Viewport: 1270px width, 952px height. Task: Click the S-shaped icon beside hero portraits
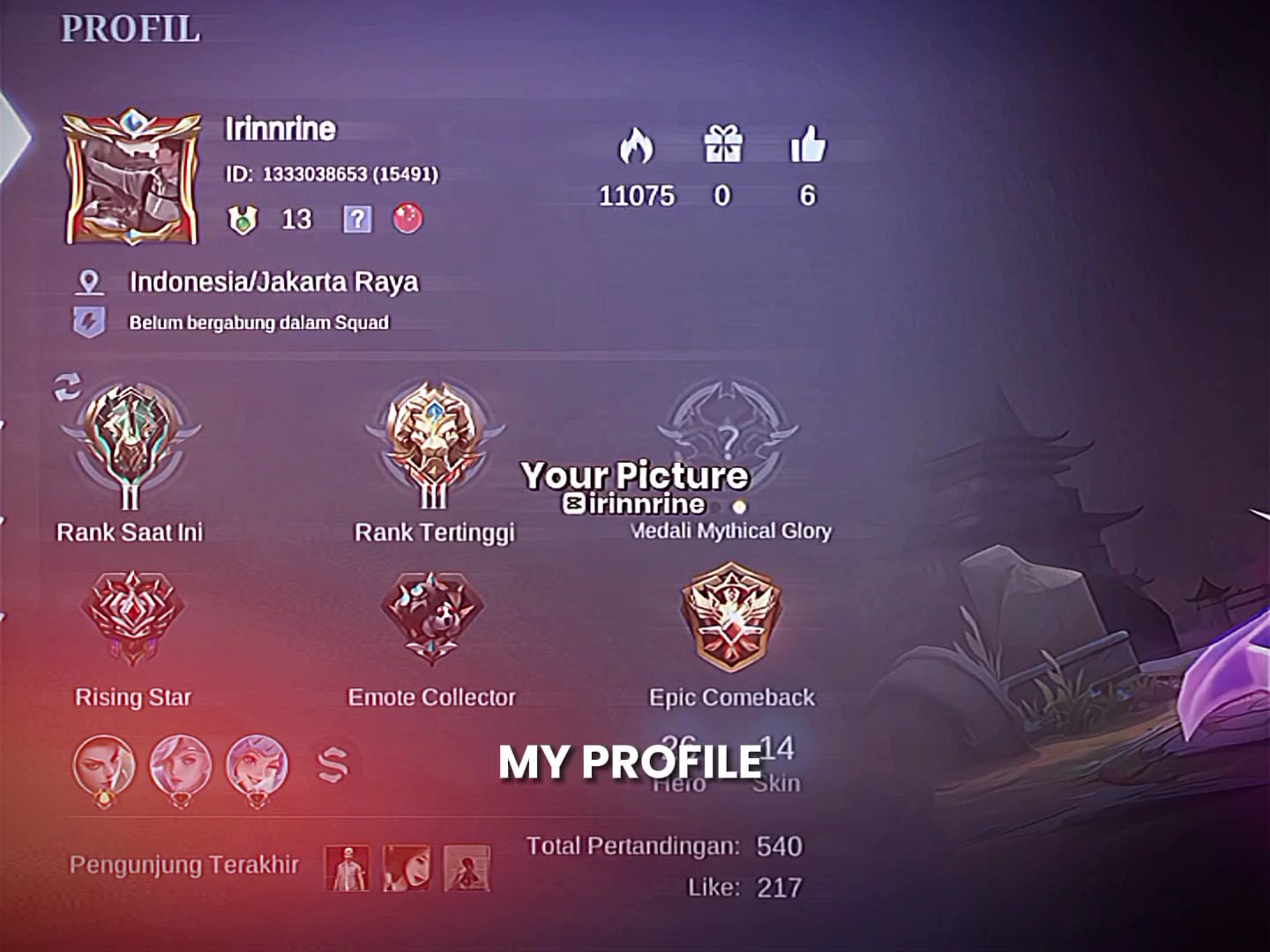tap(332, 763)
